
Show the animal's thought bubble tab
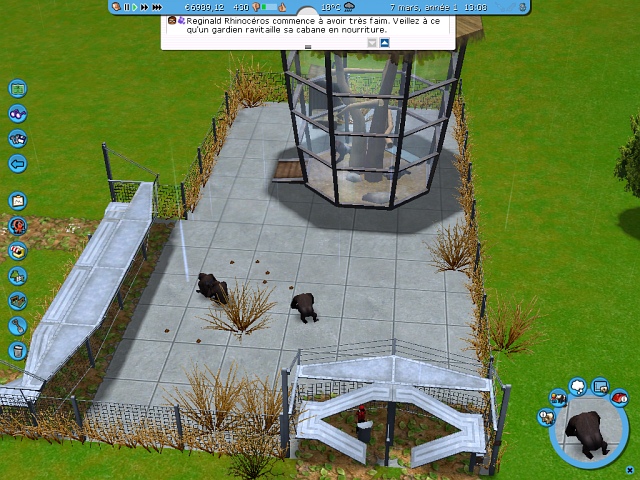point(578,386)
